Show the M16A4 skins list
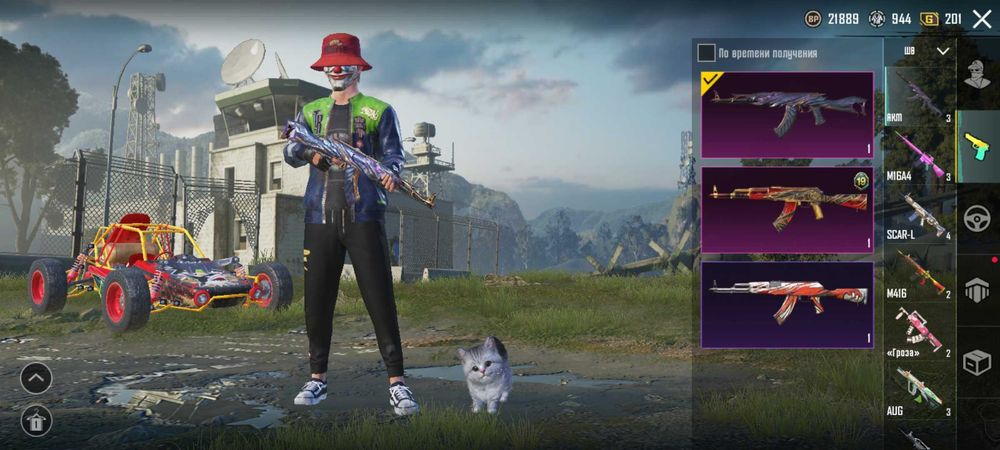The width and height of the screenshot is (1000, 450). 919,155
